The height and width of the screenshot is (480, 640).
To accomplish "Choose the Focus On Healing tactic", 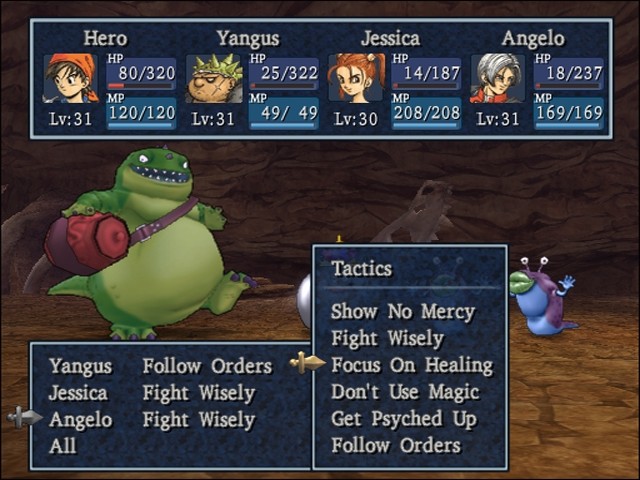I will (411, 365).
